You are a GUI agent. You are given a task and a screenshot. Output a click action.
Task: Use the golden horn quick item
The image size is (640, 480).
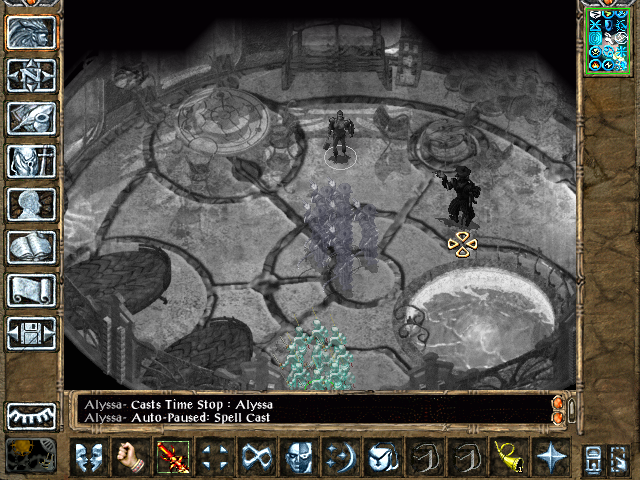(509, 457)
